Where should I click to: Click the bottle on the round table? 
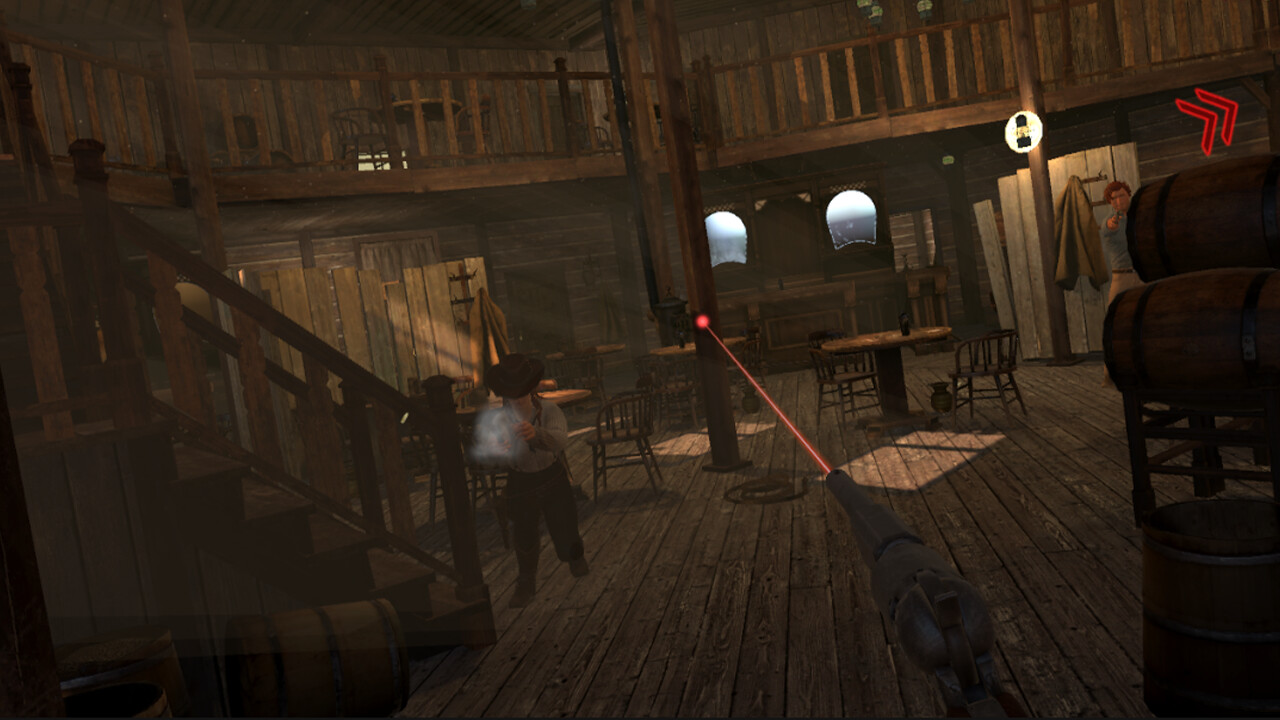903,323
